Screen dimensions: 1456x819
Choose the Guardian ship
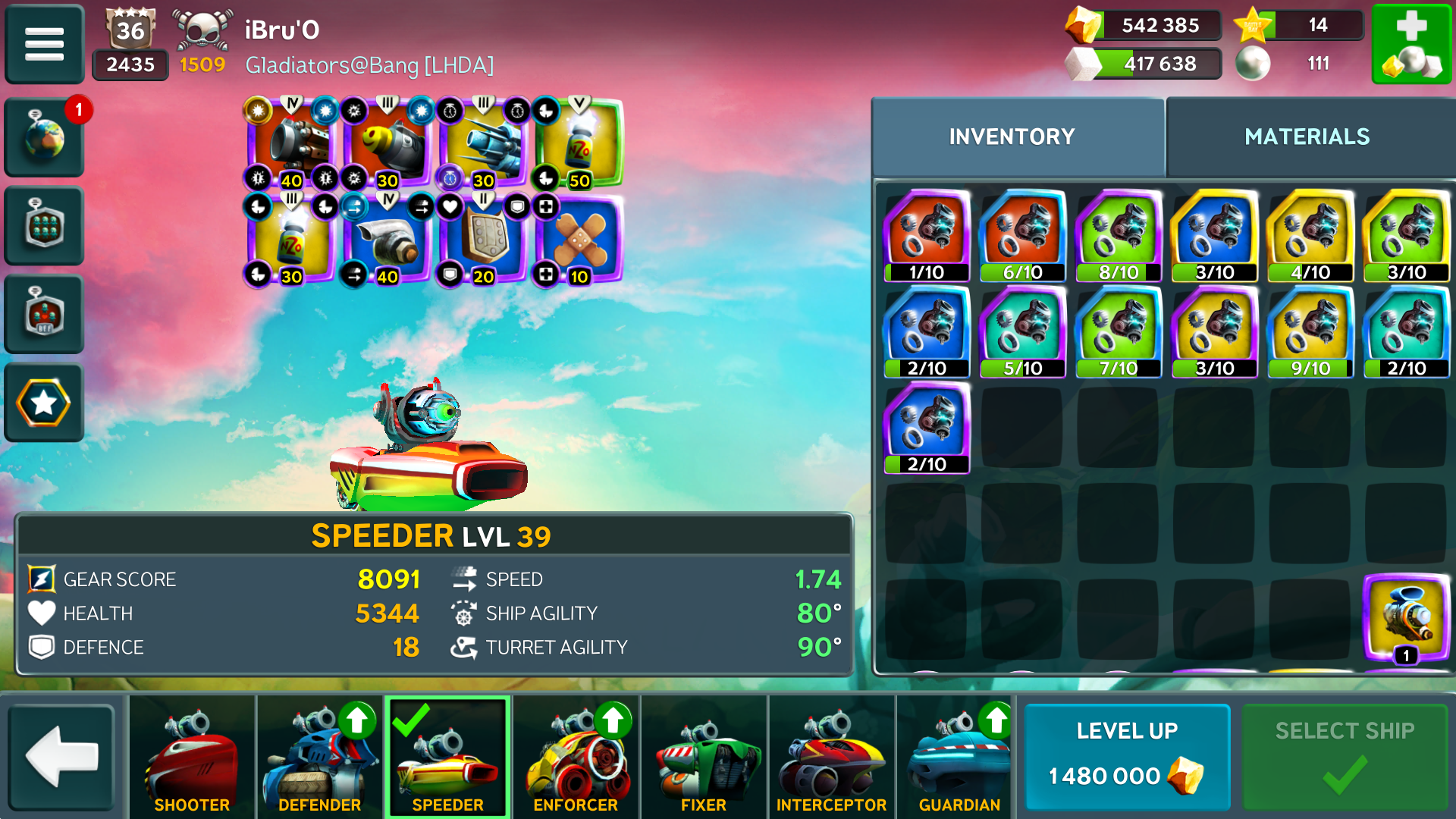pos(959,757)
